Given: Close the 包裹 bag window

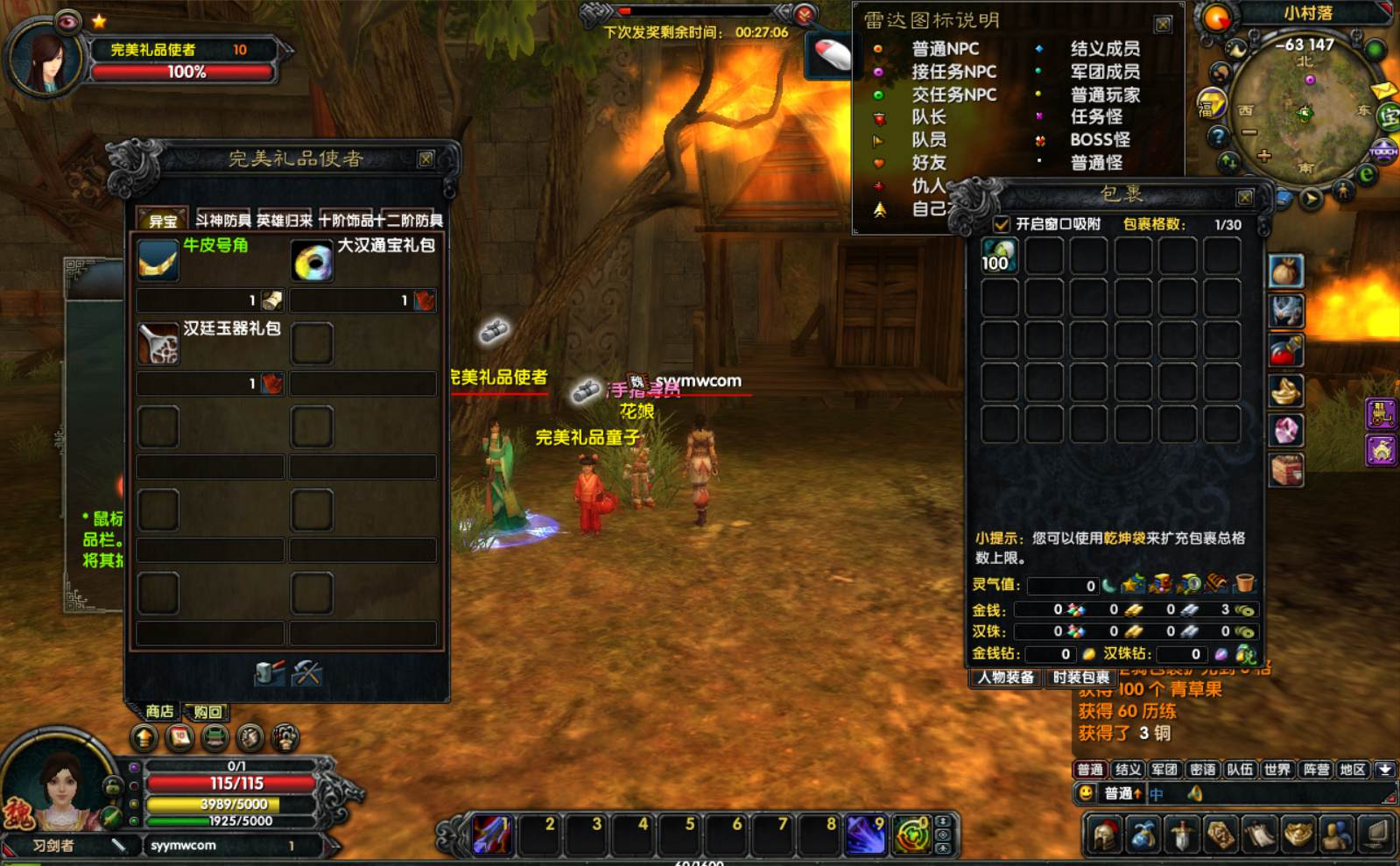Looking at the screenshot, I should click(x=1244, y=197).
